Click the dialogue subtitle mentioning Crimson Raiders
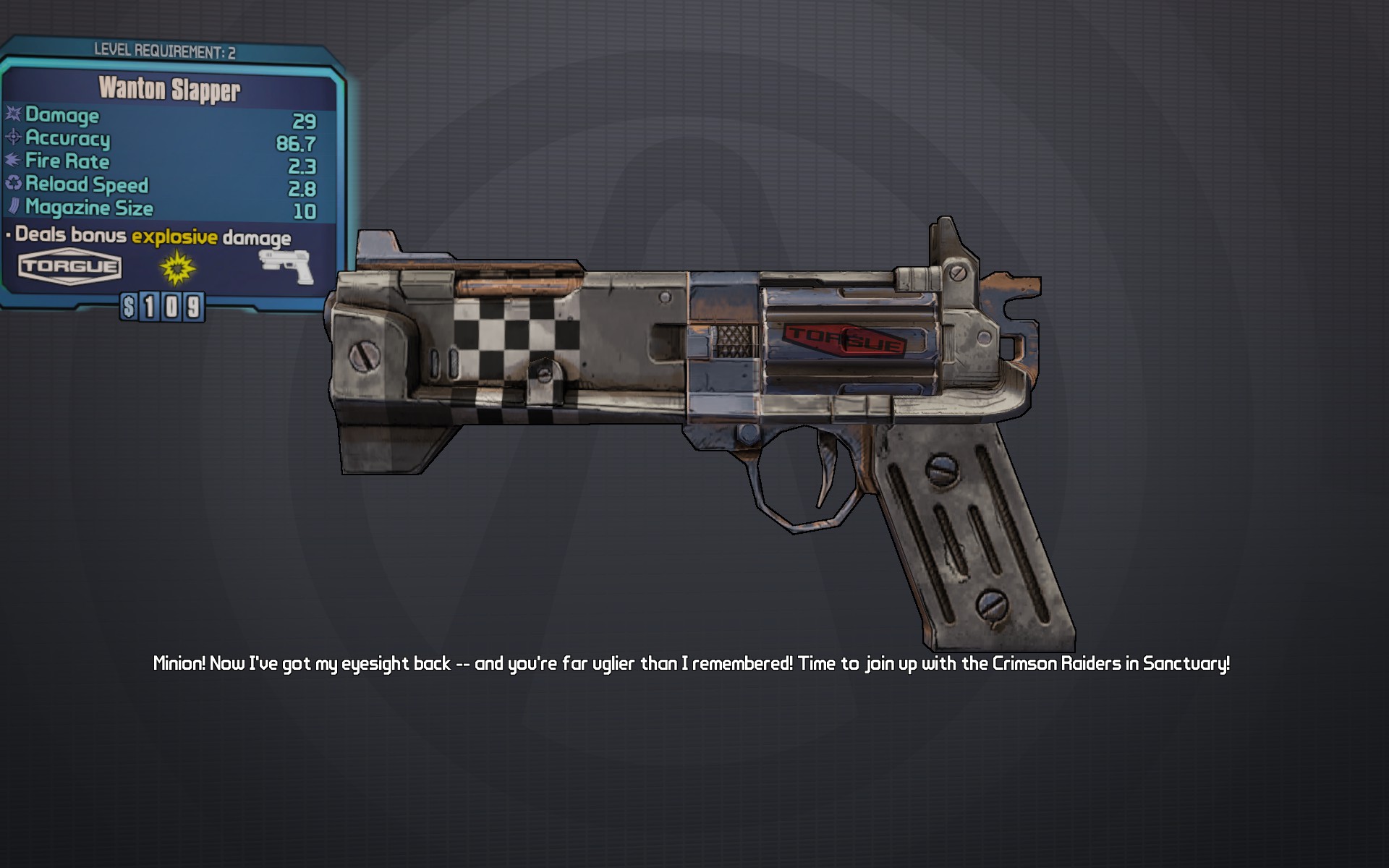Viewport: 1389px width, 868px height. [x=692, y=660]
